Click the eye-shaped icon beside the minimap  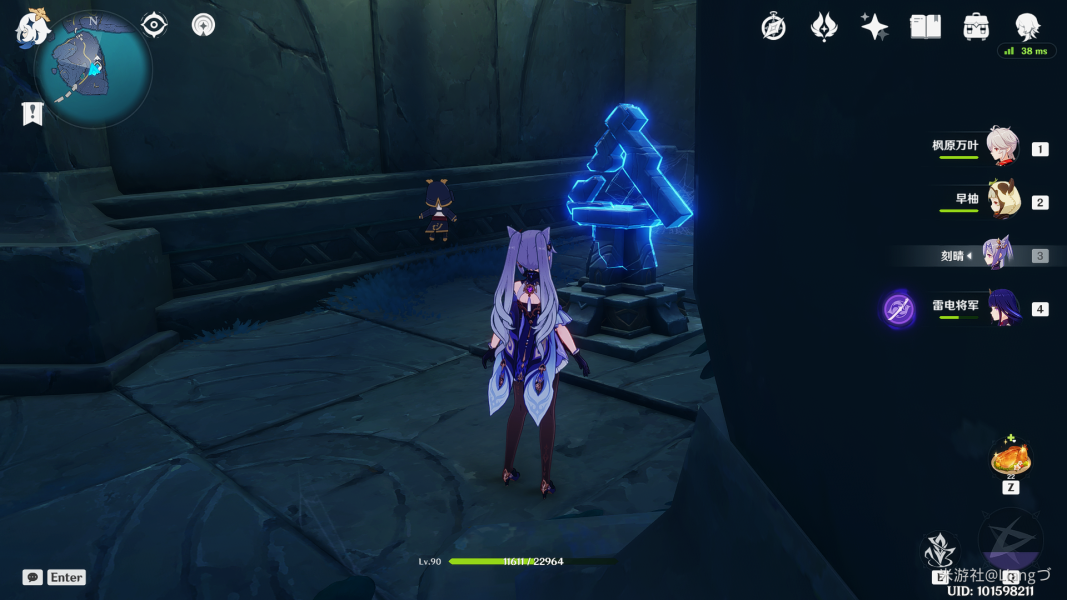(x=154, y=25)
